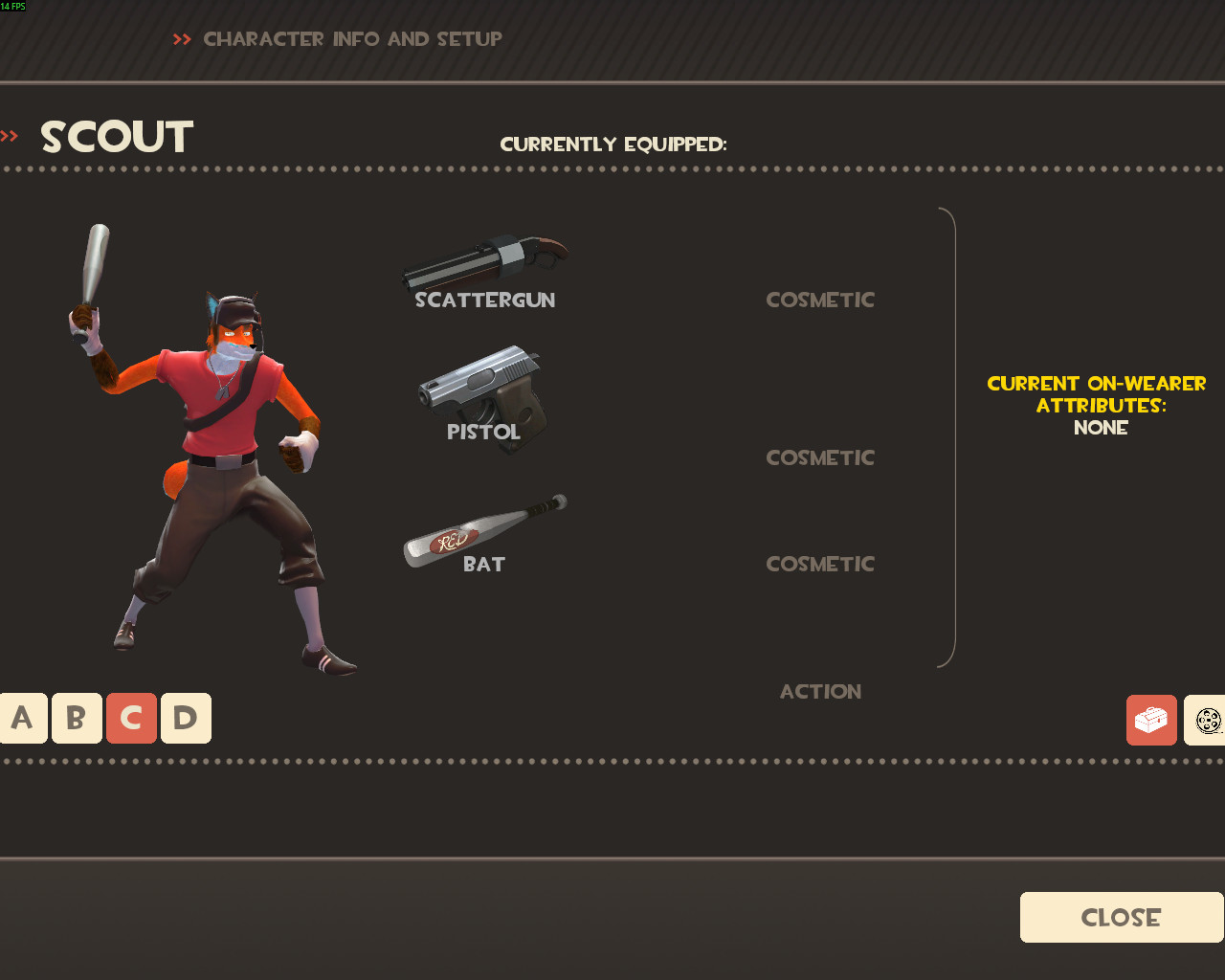Select loadout preset B
Viewport: 1225px width, 980px height.
[76, 718]
